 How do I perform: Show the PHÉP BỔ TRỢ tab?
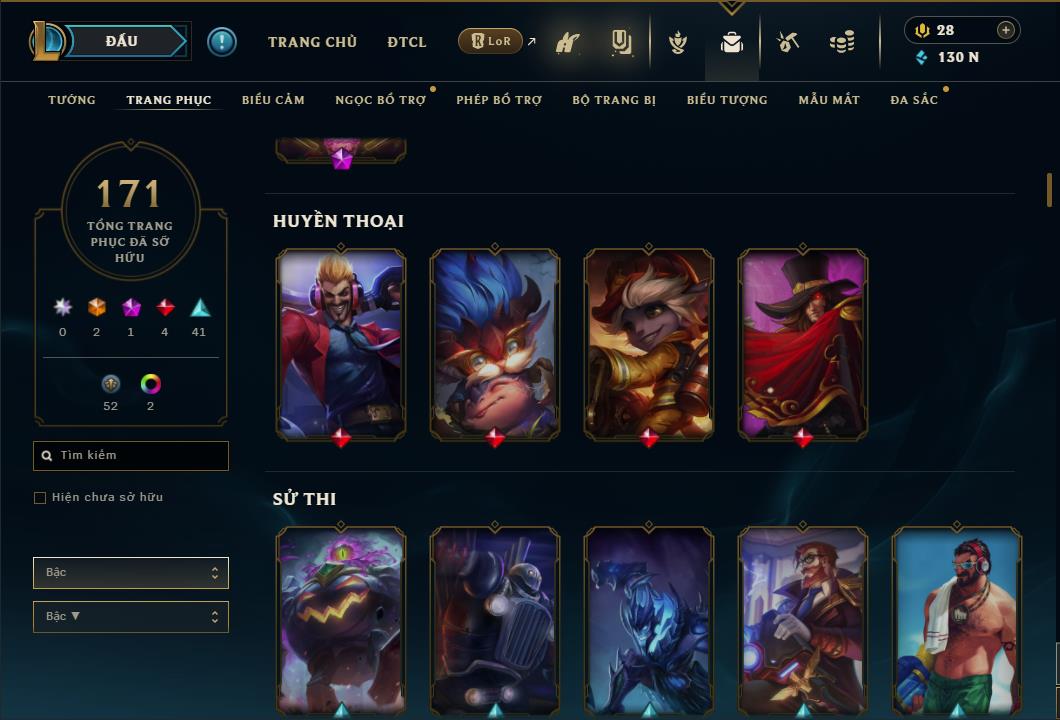click(x=499, y=100)
